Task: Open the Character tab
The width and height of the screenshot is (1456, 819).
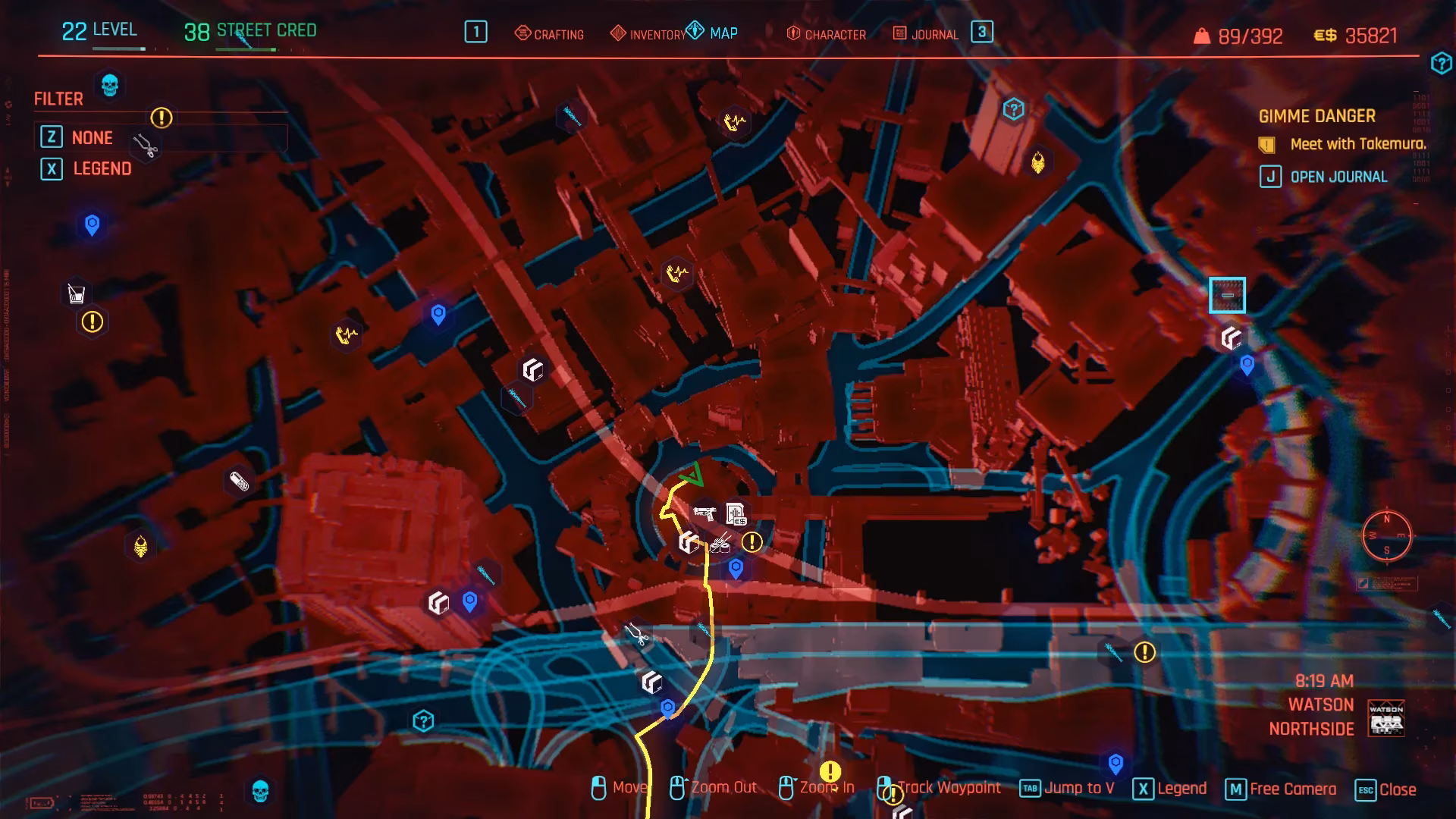Action: 834,34
